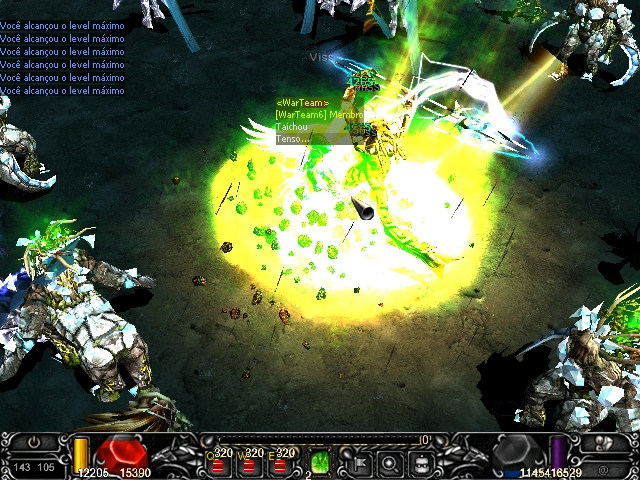
Task: Click the @ symbol button
Action: point(603,468)
